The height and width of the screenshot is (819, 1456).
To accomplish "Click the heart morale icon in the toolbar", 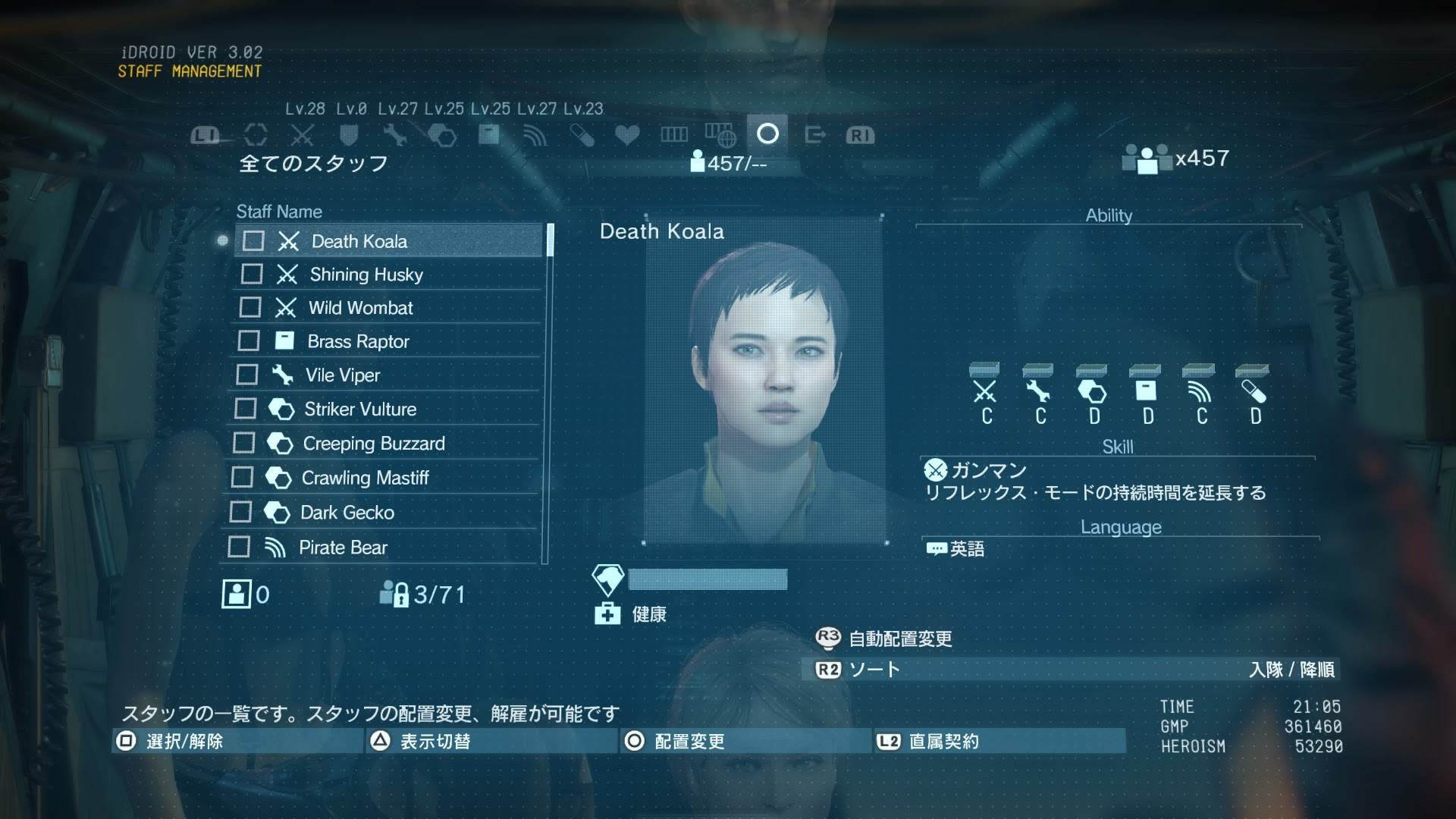I will 626,134.
